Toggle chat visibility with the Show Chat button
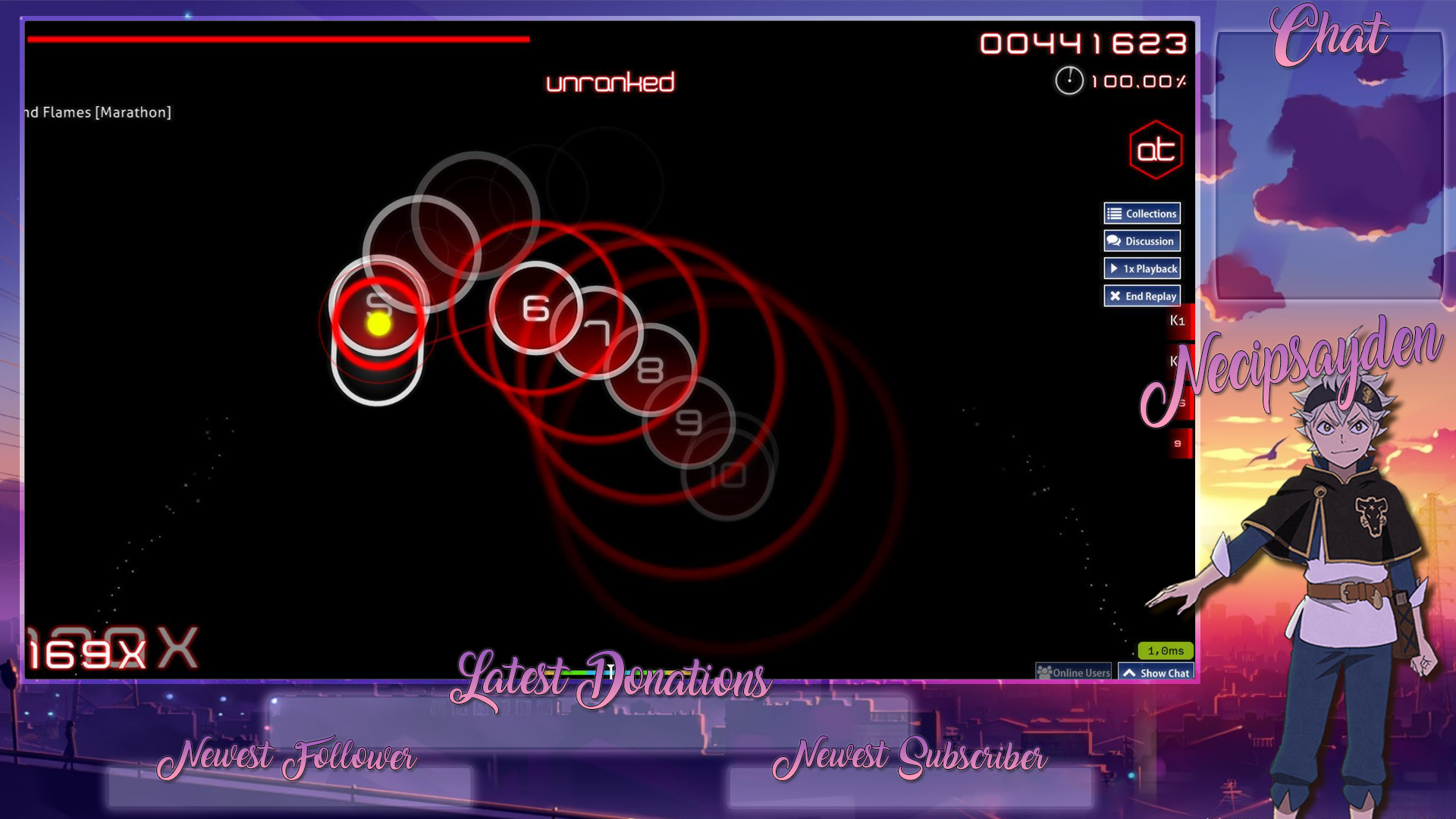Image resolution: width=1456 pixels, height=819 pixels. 1156,672
